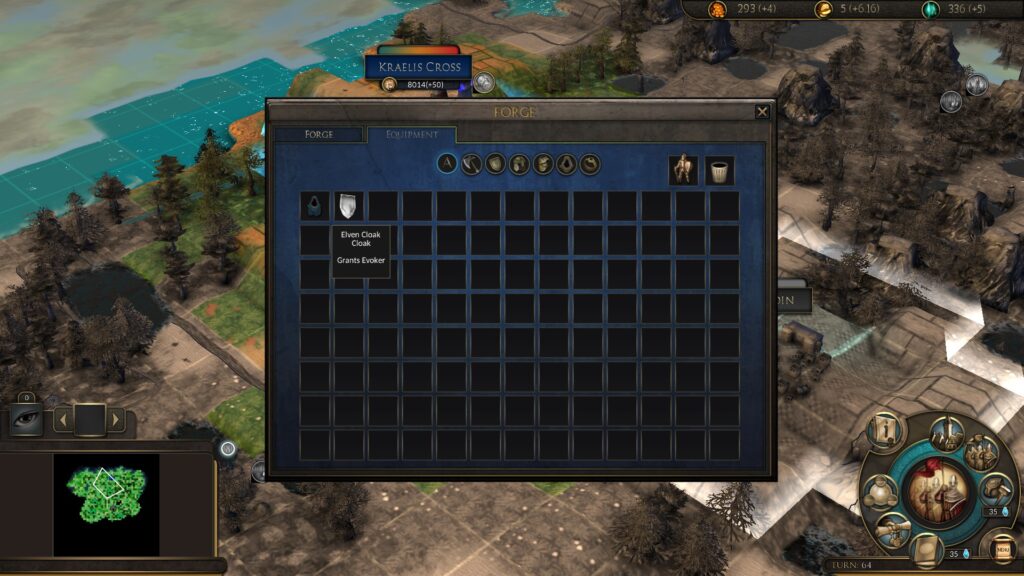Image resolution: width=1024 pixels, height=576 pixels.
Task: Filter equipment by weapons axe icon
Action: 472,164
